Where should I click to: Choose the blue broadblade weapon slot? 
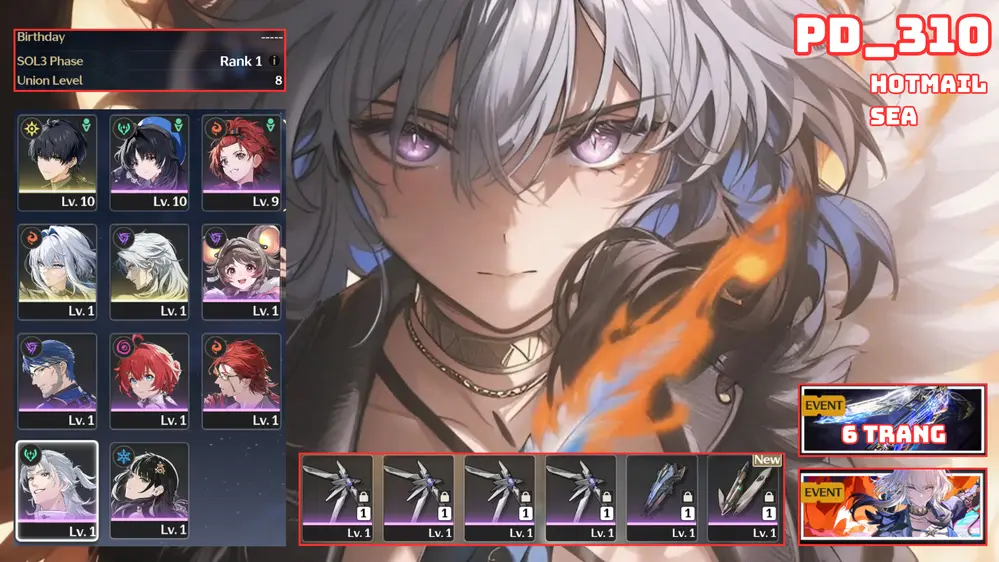662,498
